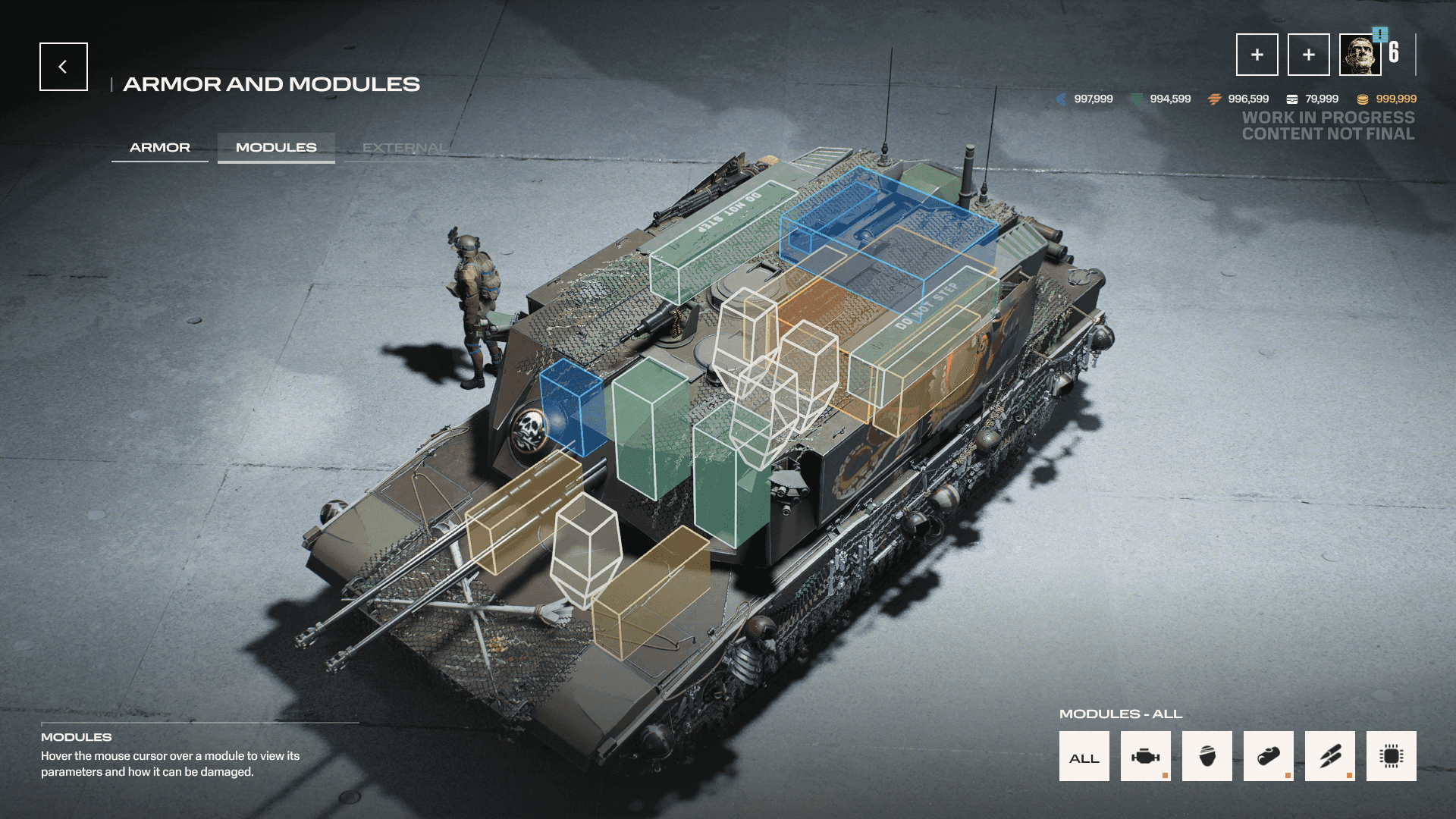Show all modules with the ALL filter
This screenshot has width=1456, height=819.
click(x=1084, y=757)
